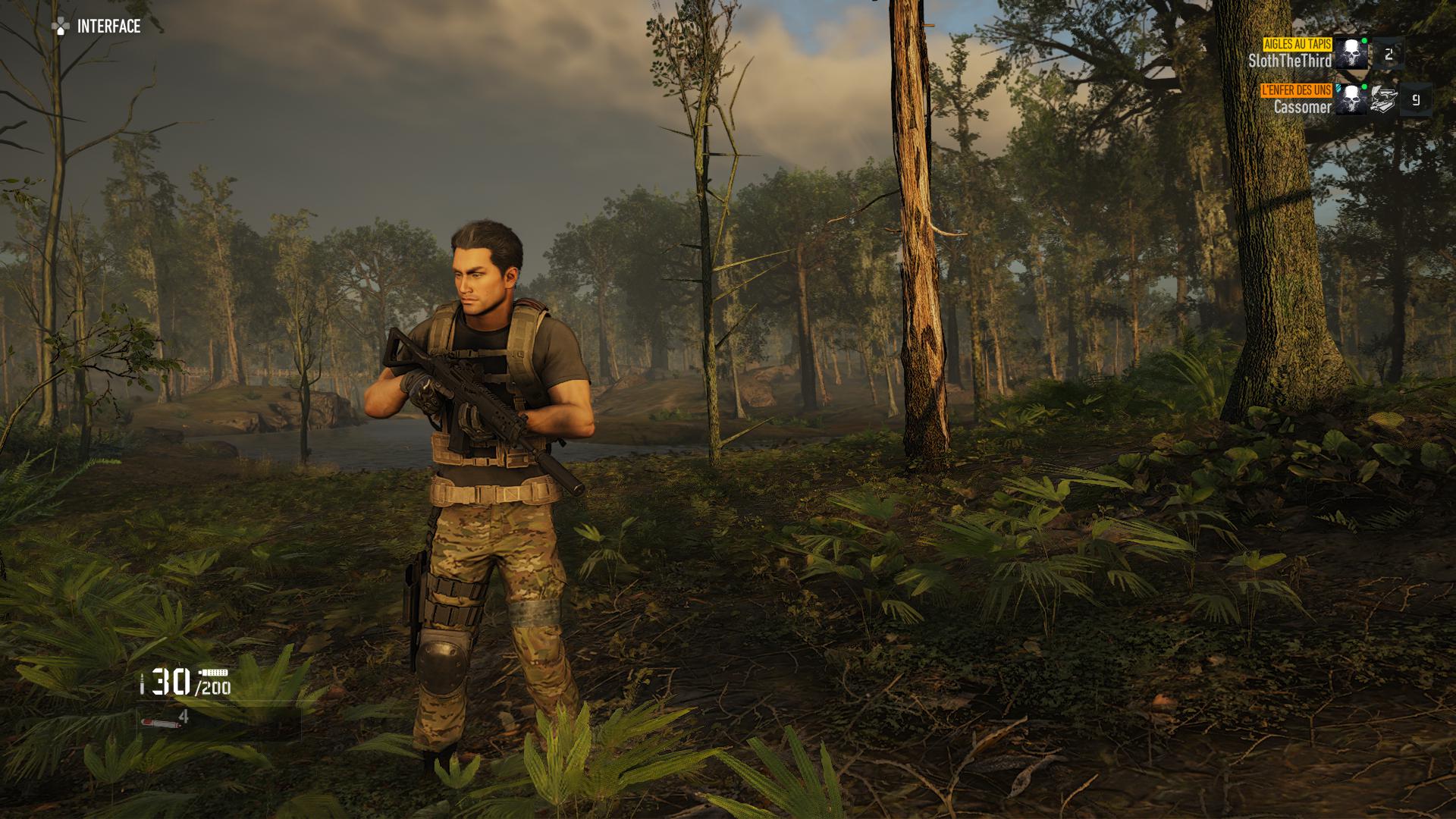1456x819 pixels.
Task: Toggle SlothTheThird's green online status dot
Action: click(x=1365, y=41)
